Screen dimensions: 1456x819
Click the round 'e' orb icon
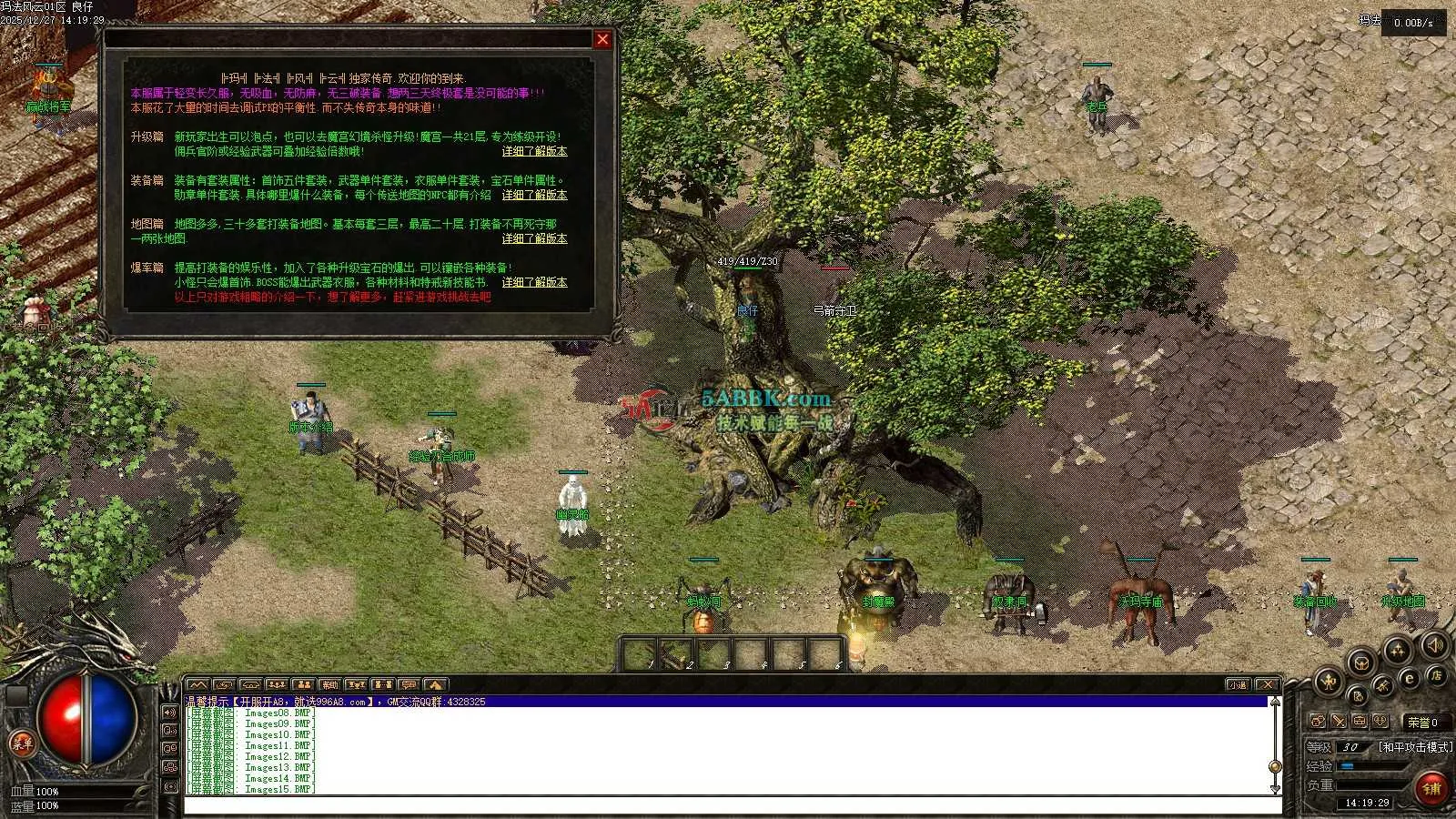click(1409, 679)
